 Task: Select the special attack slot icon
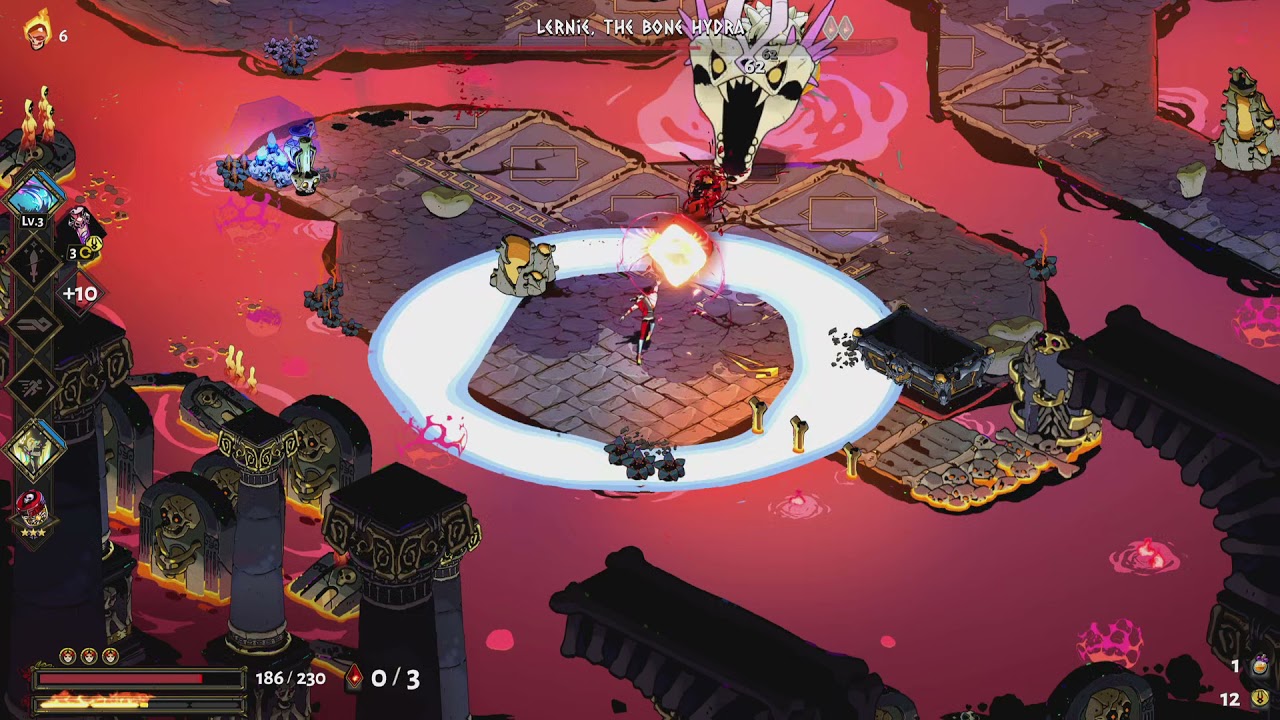tap(31, 324)
